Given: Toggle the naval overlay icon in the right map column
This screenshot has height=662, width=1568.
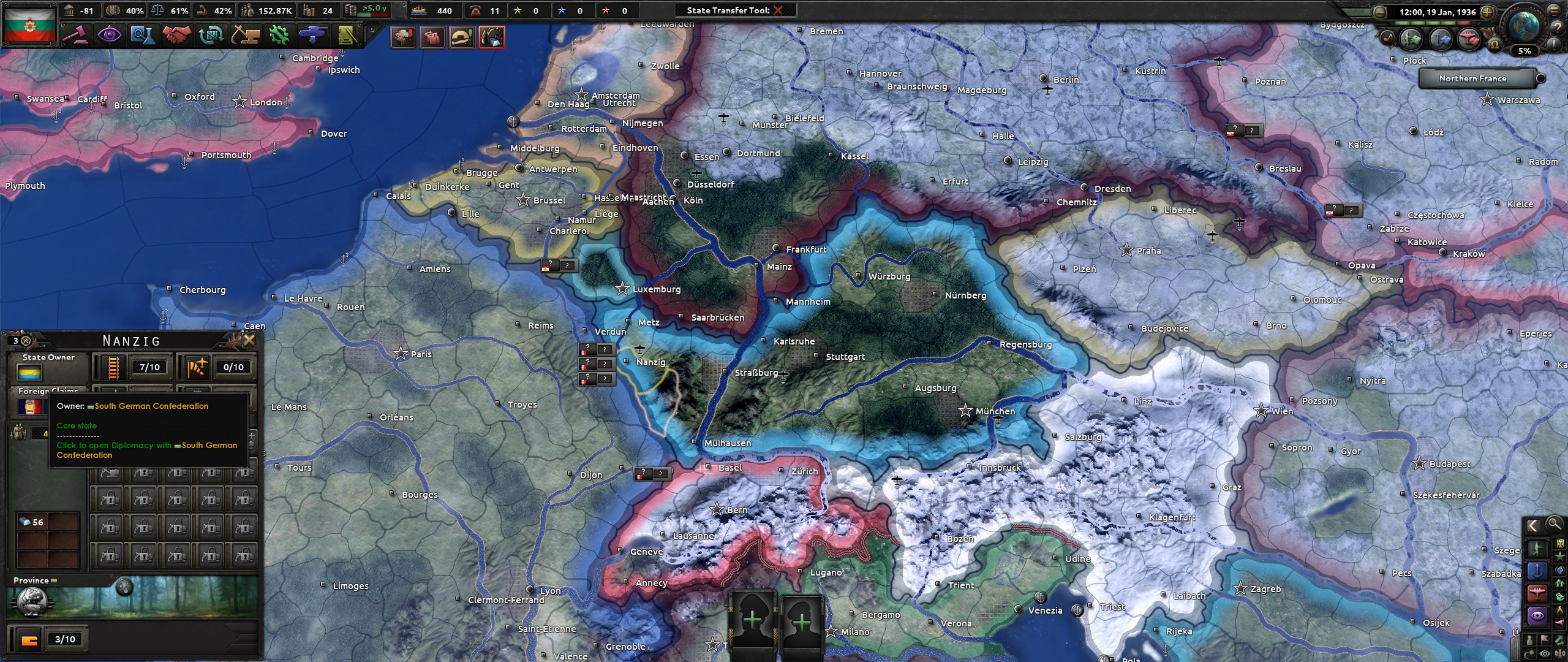Looking at the screenshot, I should pyautogui.click(x=1537, y=571).
